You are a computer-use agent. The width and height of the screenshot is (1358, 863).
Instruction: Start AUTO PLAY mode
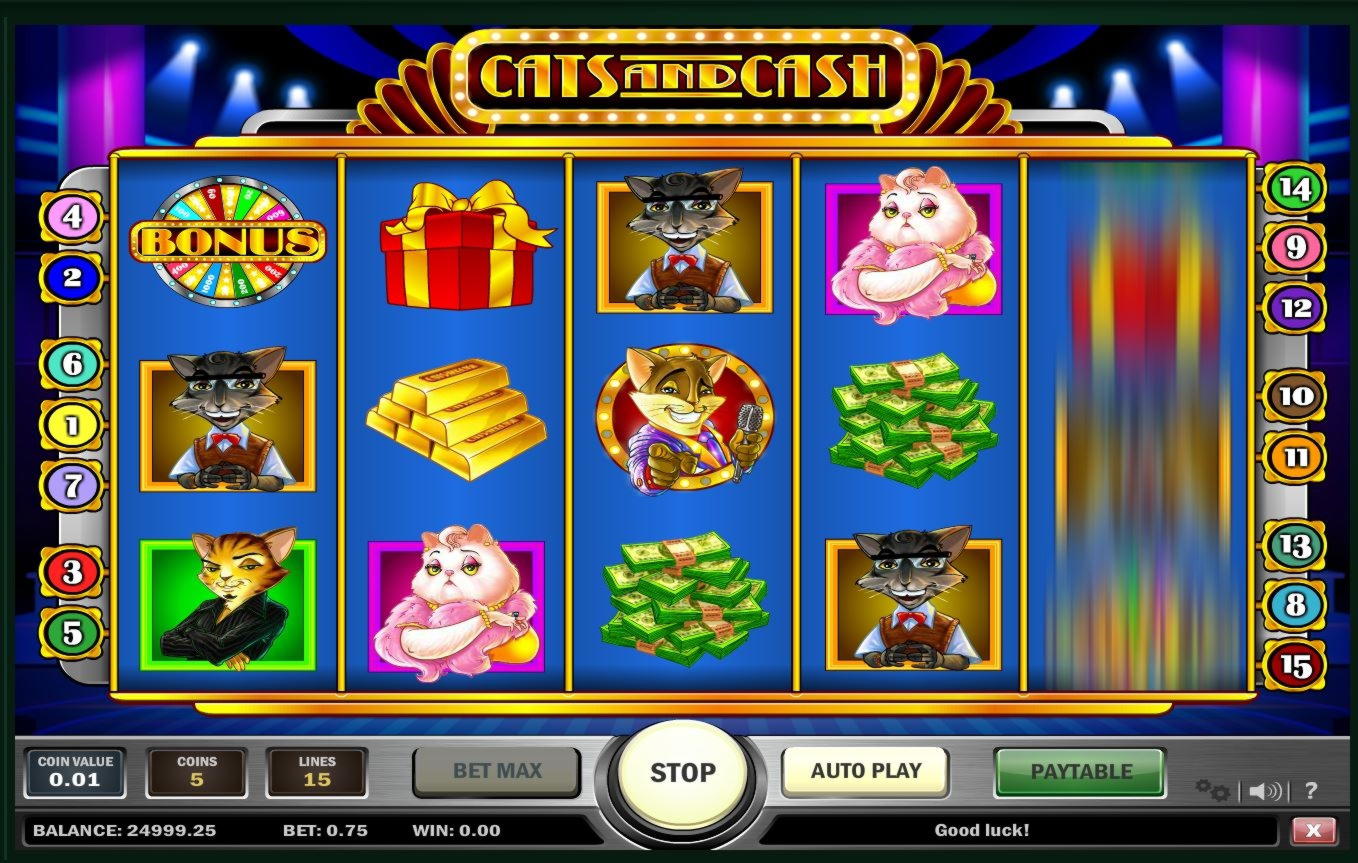click(865, 771)
